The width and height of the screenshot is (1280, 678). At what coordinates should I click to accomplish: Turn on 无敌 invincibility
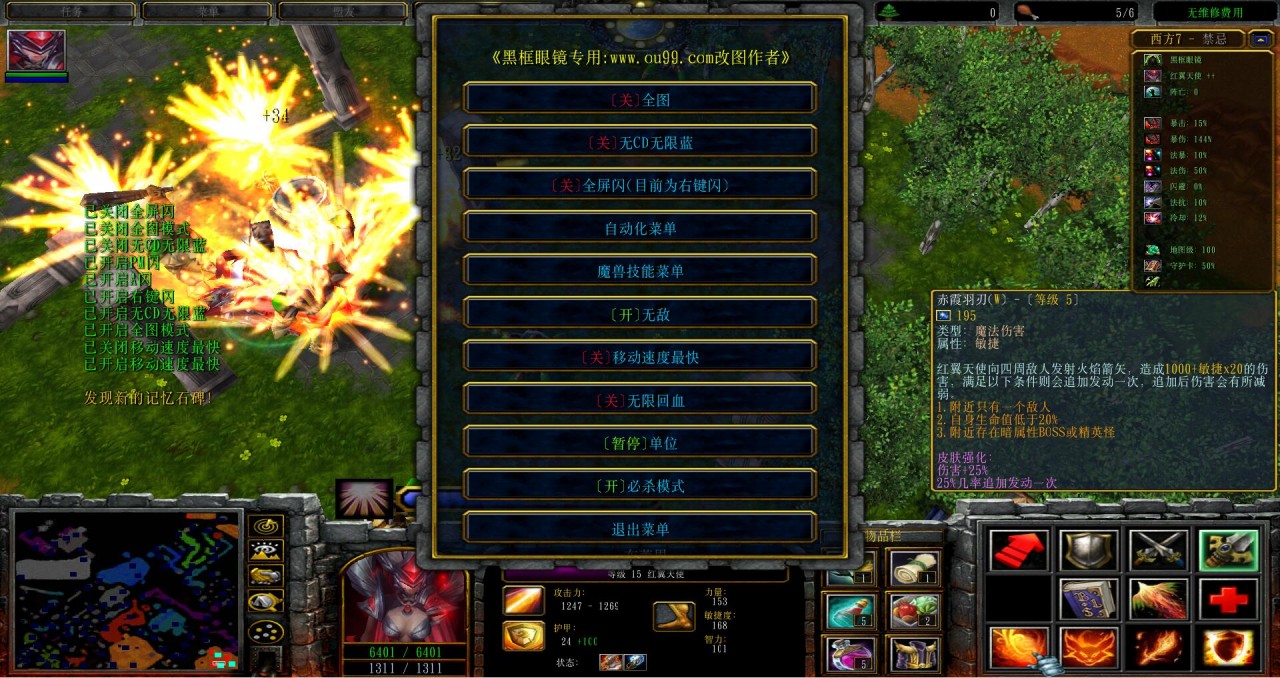(x=640, y=314)
